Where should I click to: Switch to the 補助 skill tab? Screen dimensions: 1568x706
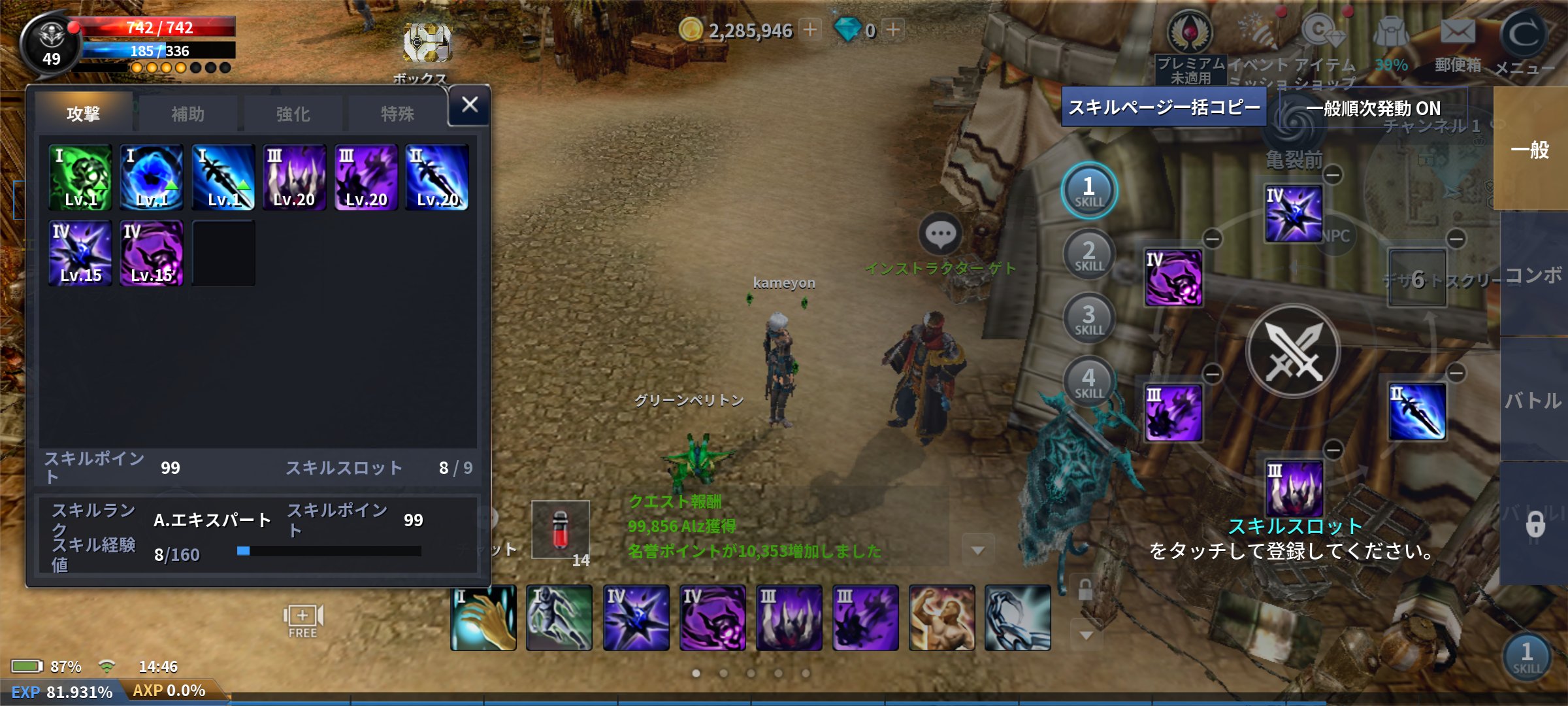pyautogui.click(x=188, y=114)
